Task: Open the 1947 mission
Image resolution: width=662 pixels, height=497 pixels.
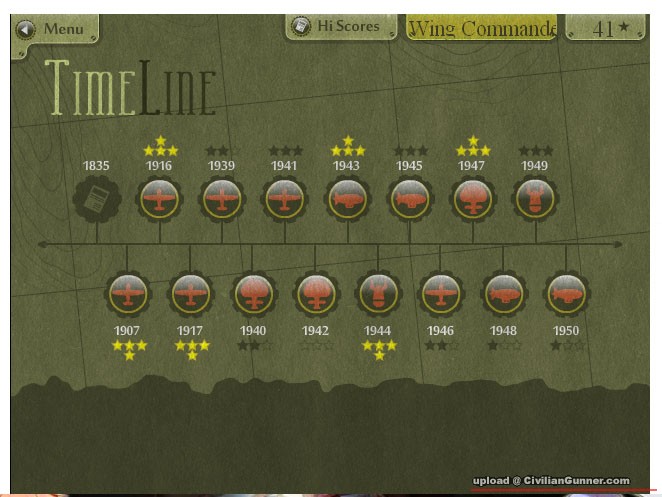Action: pos(472,199)
